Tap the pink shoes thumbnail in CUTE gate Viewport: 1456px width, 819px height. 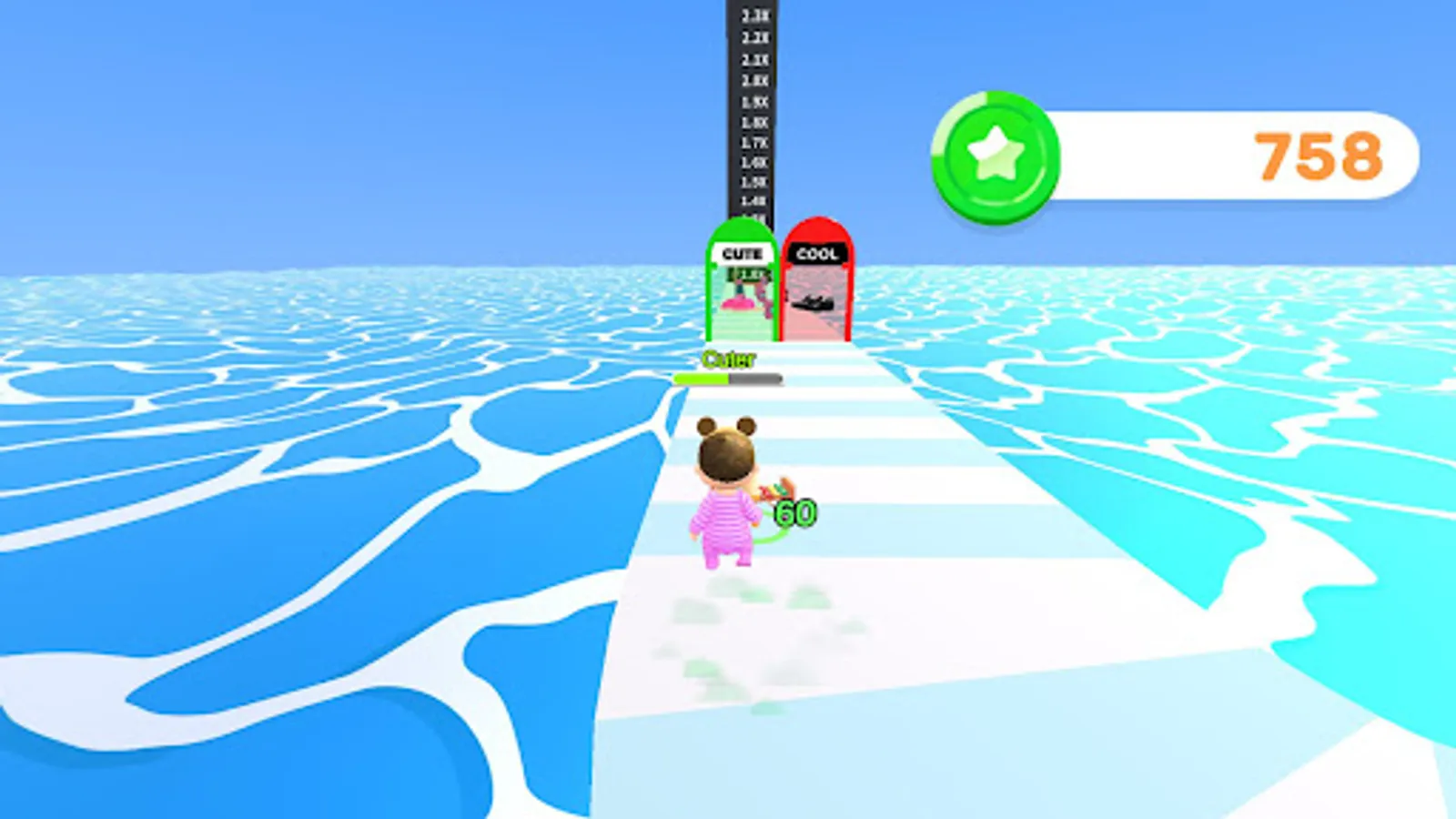pyautogui.click(x=739, y=302)
